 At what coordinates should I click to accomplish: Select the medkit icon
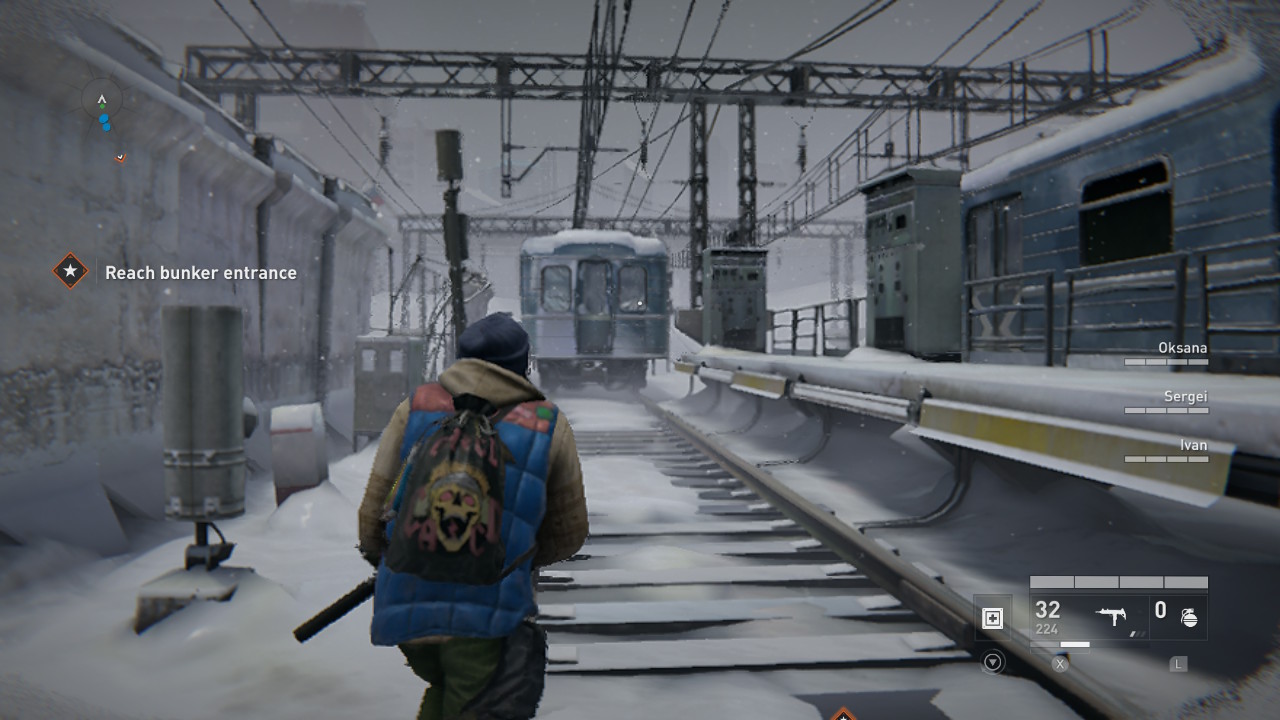[x=992, y=618]
